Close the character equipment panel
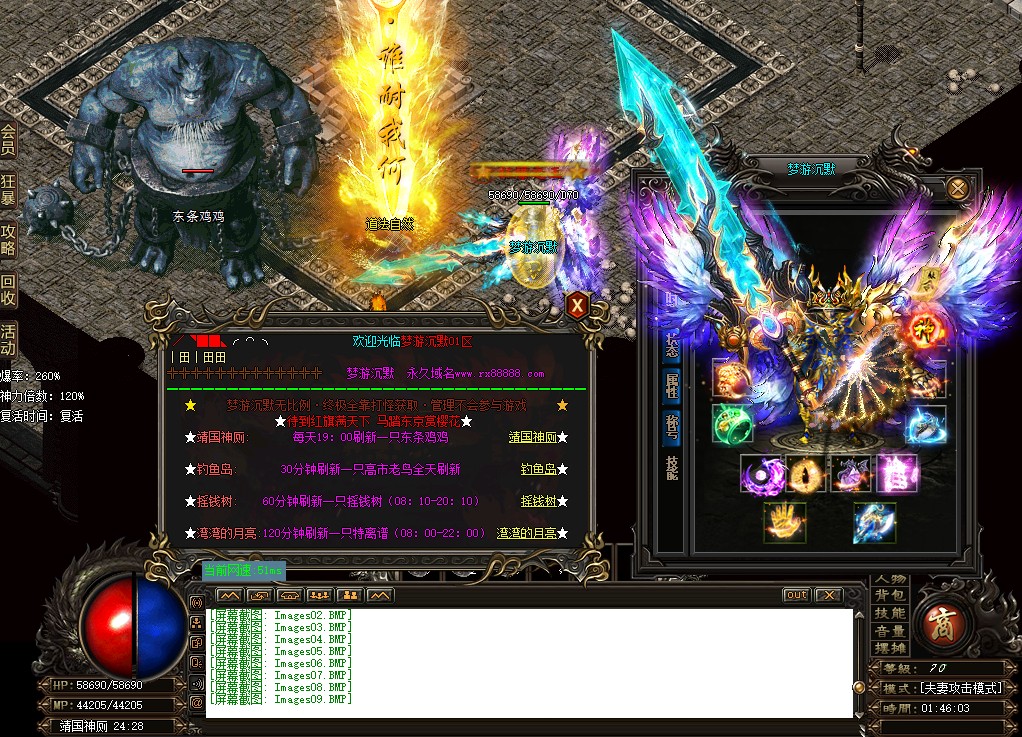This screenshot has width=1022, height=737. (x=958, y=188)
